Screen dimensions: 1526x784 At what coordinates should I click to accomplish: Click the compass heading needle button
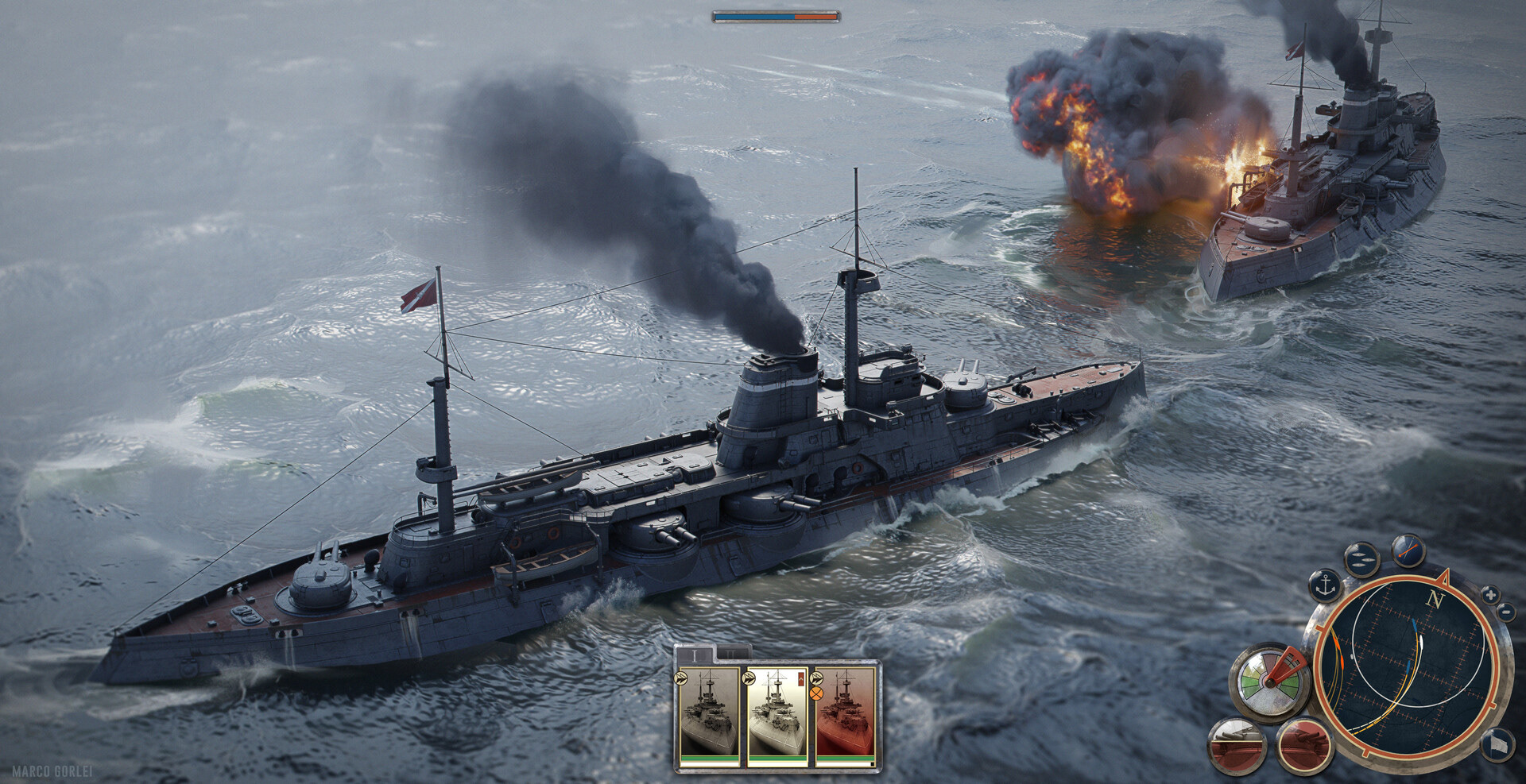pos(1408,549)
